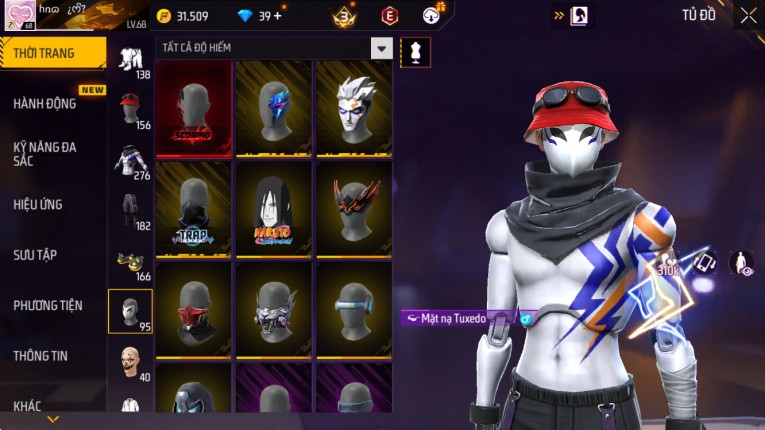Show the THÔNG TIN tab

pyautogui.click(x=42, y=355)
